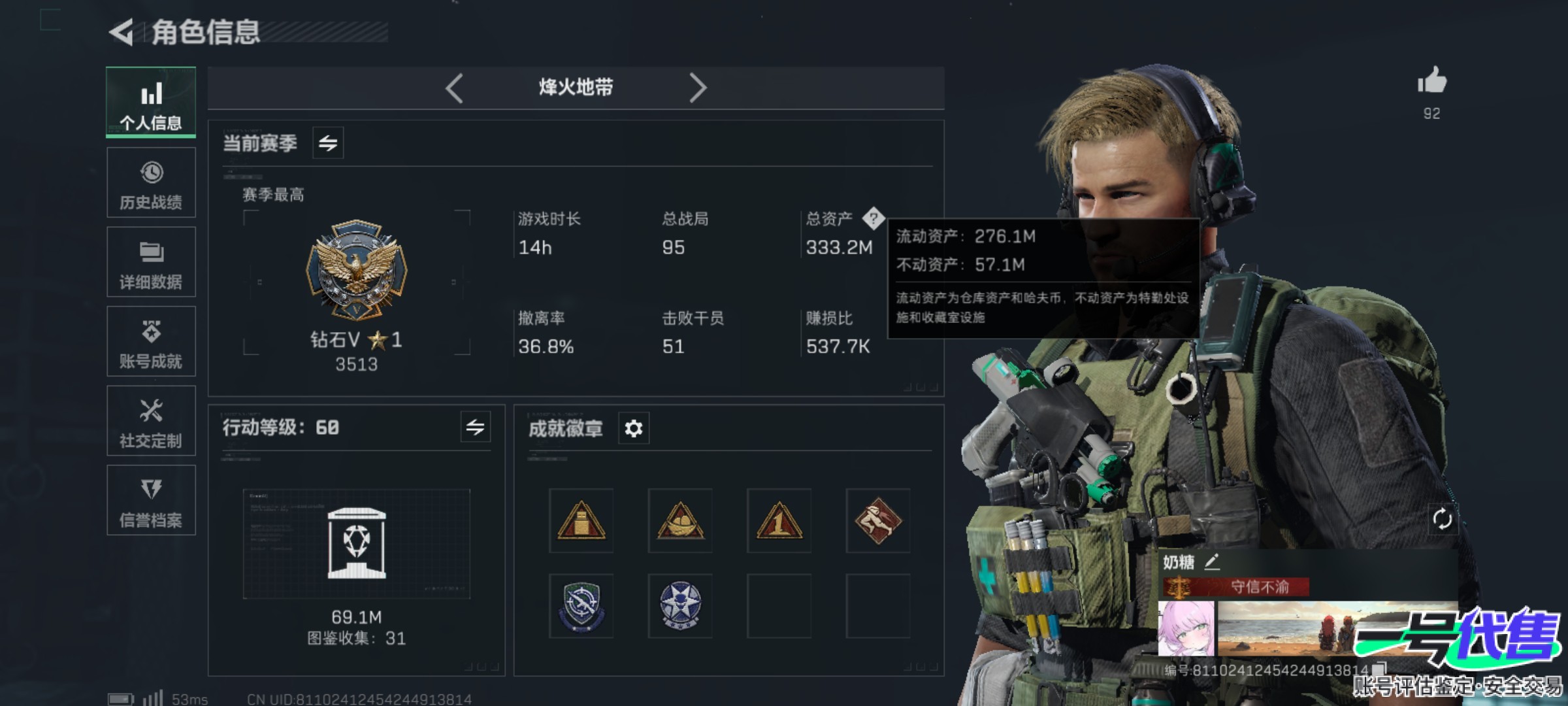Open the 成就徽章 gear settings
The width and height of the screenshot is (1568, 706).
tap(633, 428)
